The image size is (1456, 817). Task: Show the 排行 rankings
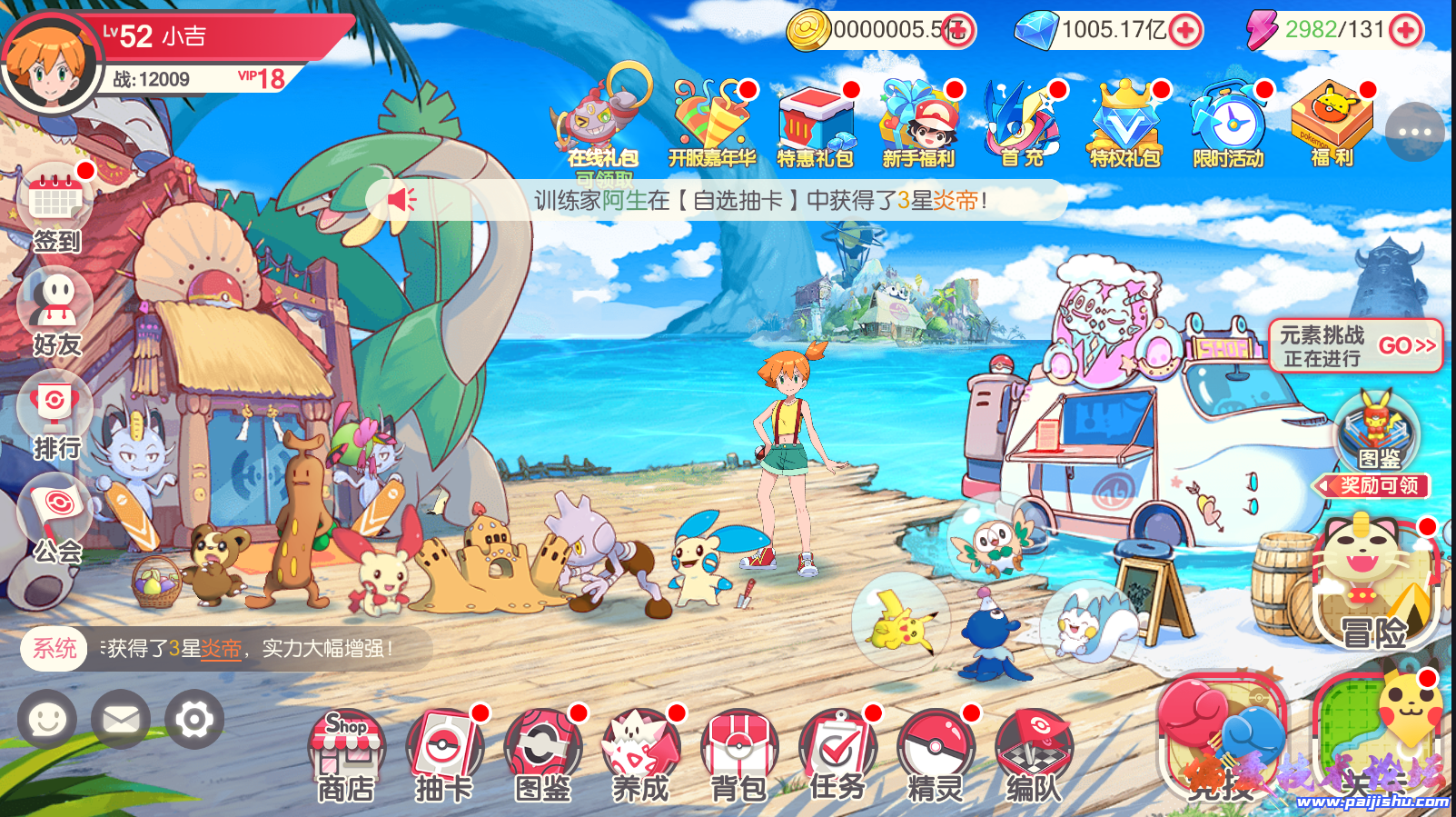point(56,414)
